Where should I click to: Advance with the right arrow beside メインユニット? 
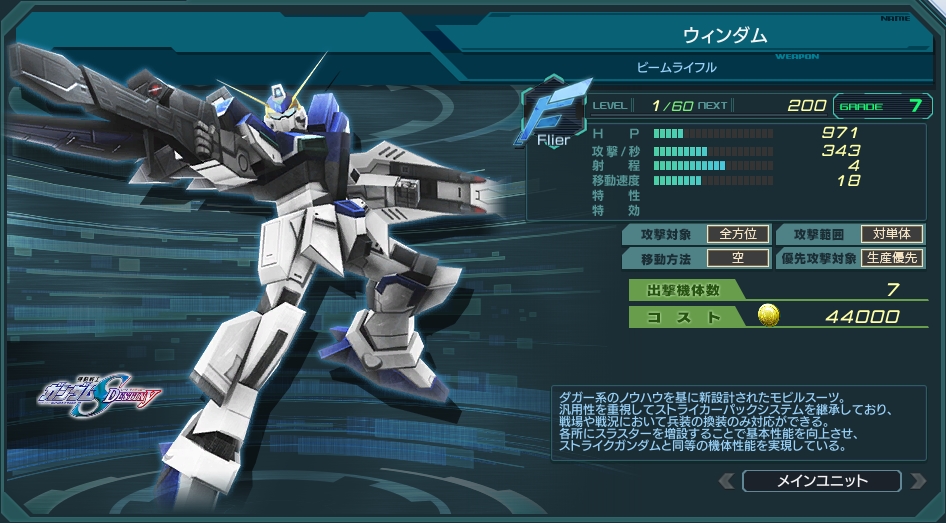point(918,481)
